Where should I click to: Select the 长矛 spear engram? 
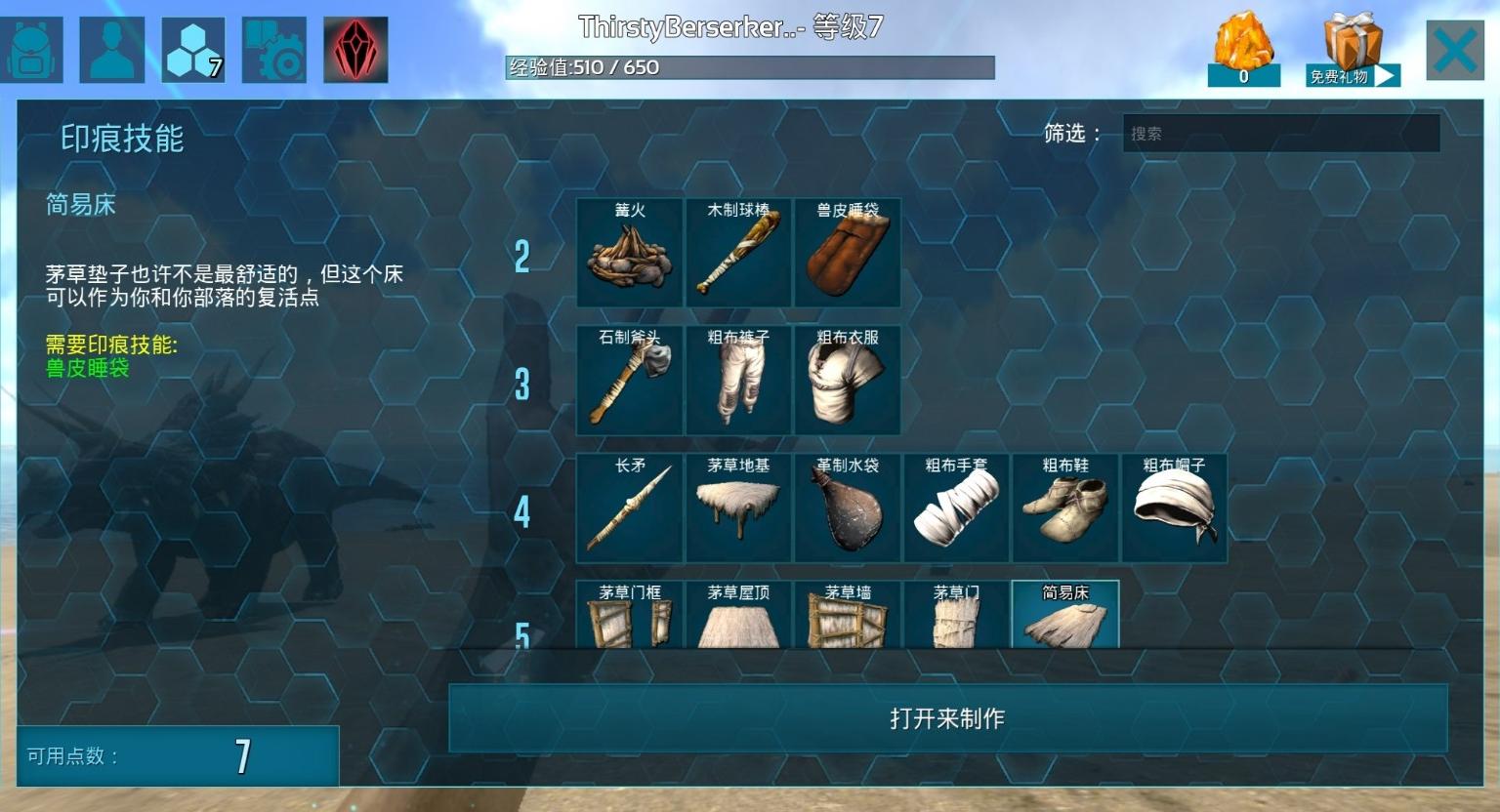click(x=630, y=507)
